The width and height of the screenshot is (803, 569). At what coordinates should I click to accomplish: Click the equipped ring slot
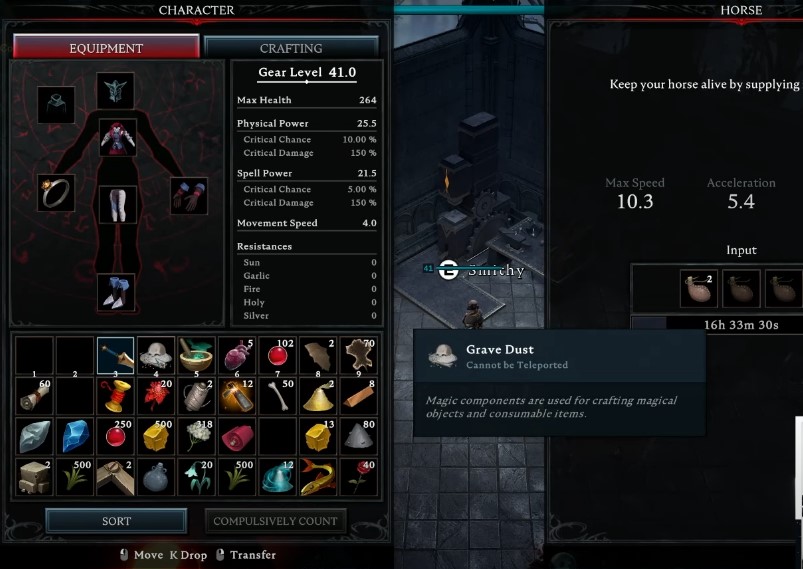tap(56, 192)
